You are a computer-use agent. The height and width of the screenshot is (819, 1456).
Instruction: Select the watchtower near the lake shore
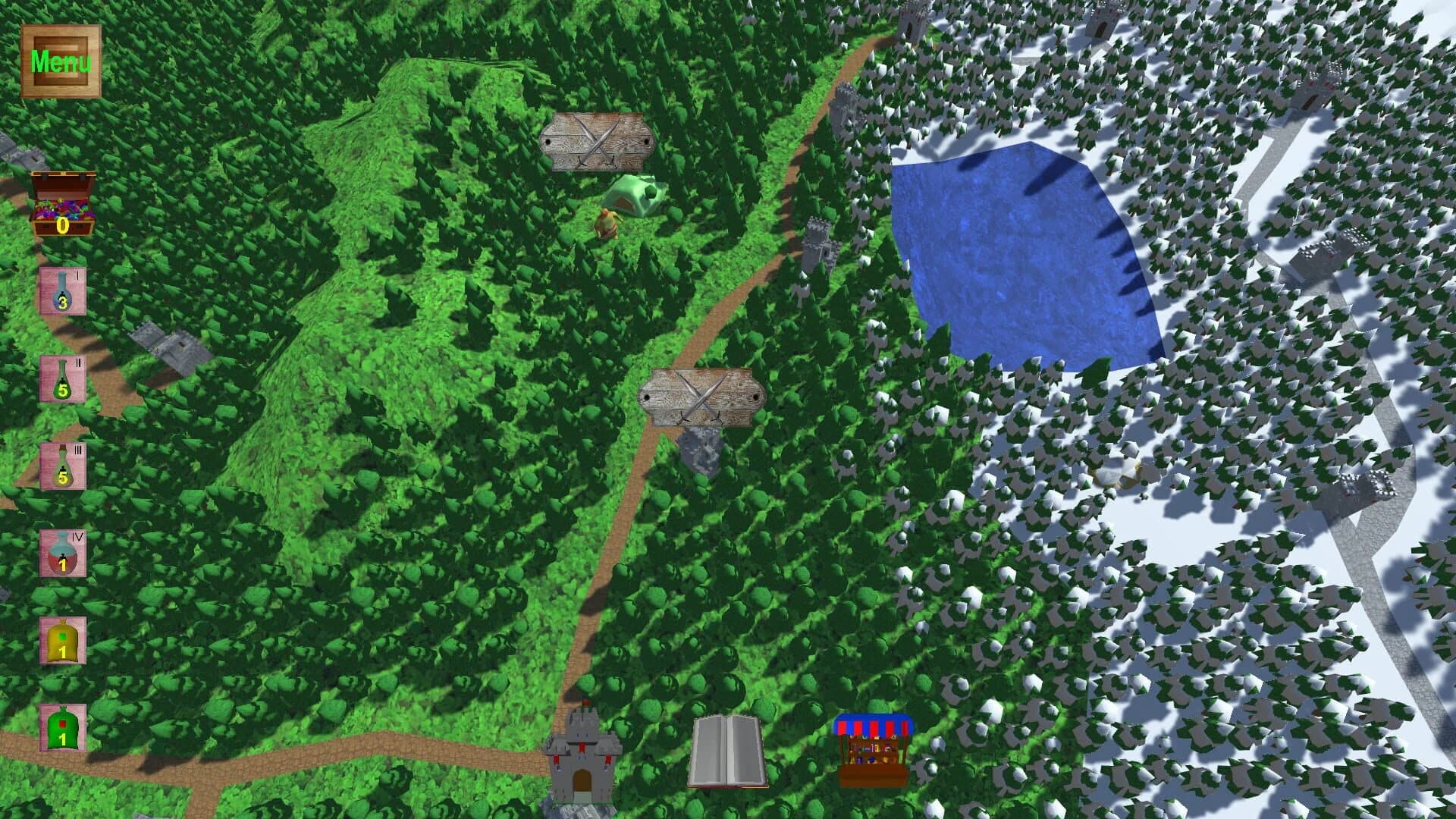(819, 243)
